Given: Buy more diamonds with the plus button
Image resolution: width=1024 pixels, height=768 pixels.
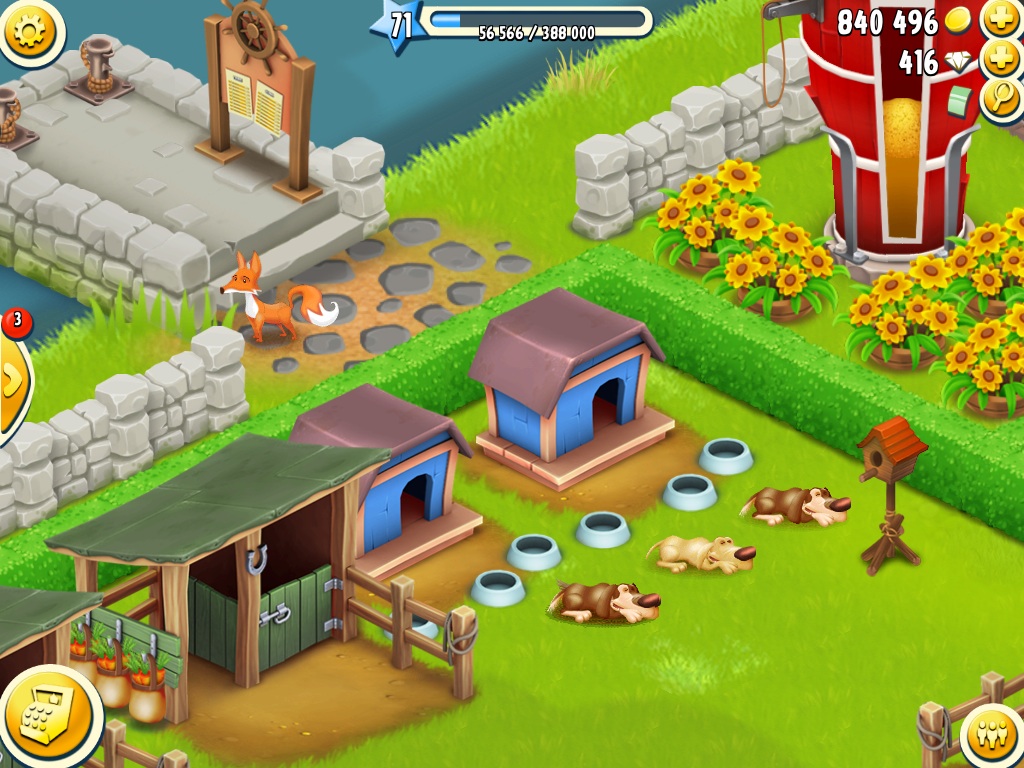Looking at the screenshot, I should [x=1000, y=59].
